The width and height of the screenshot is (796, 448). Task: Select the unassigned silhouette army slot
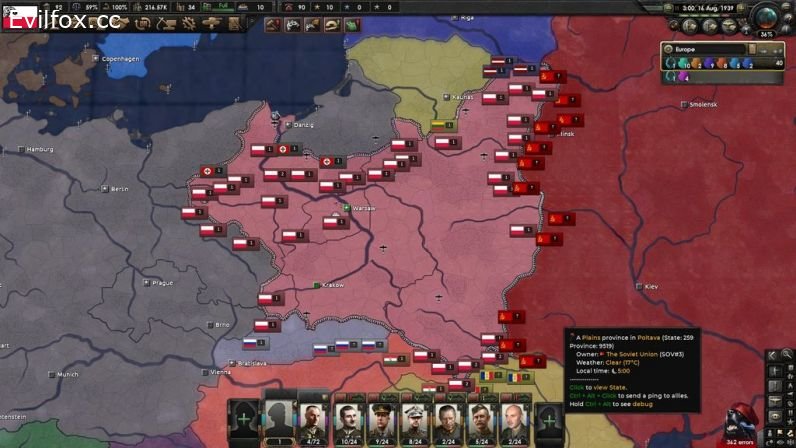point(280,421)
